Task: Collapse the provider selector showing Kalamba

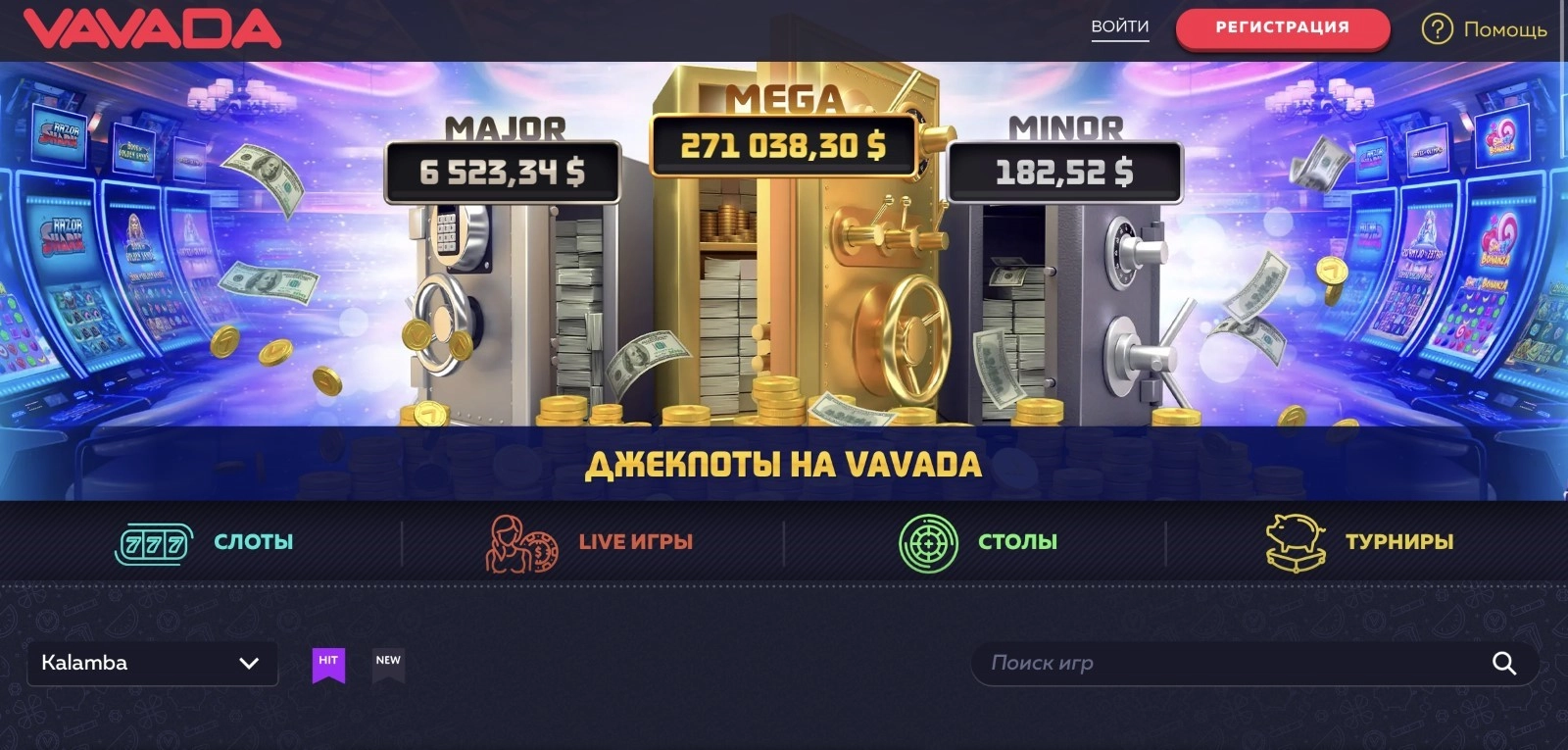Action: point(152,663)
